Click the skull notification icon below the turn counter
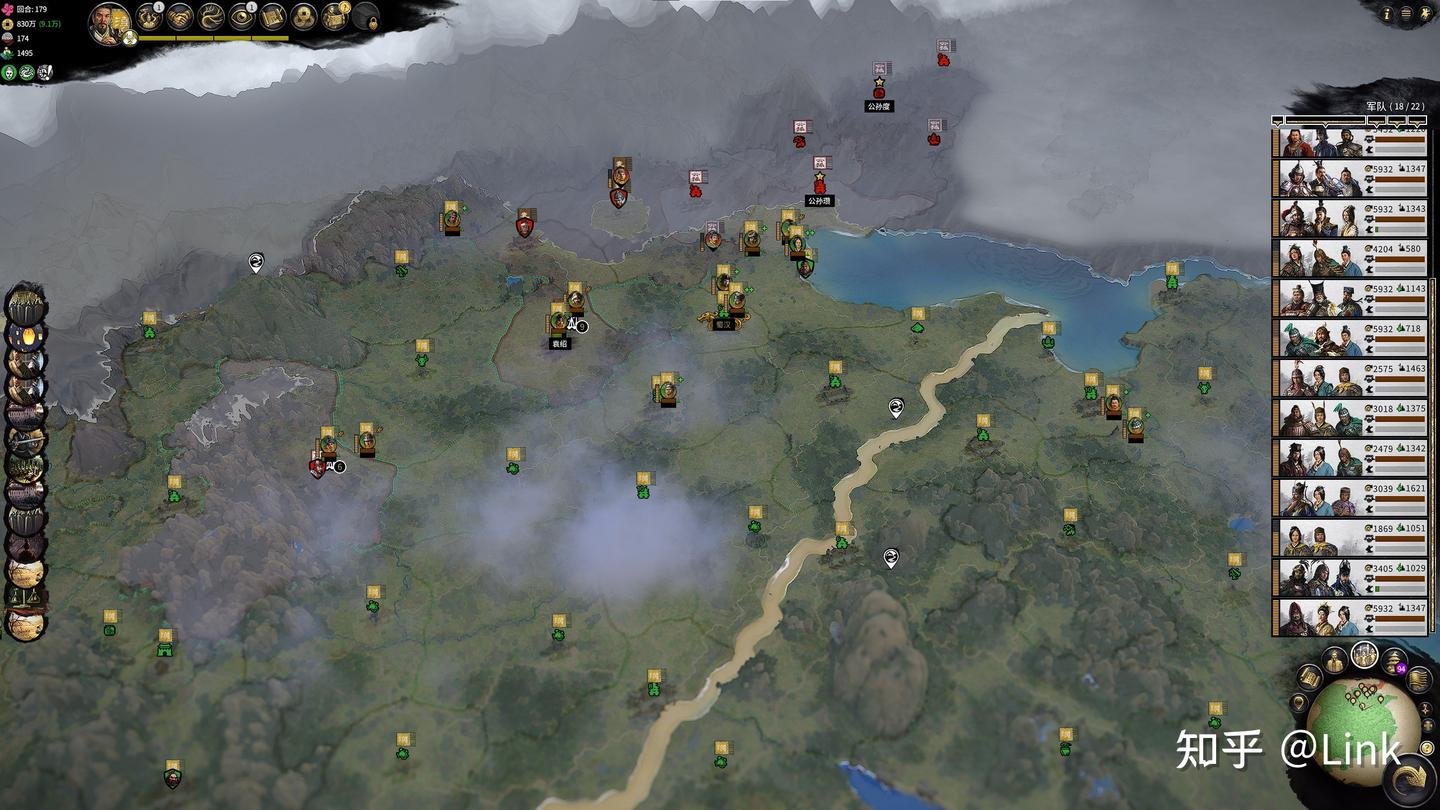 tap(9, 71)
